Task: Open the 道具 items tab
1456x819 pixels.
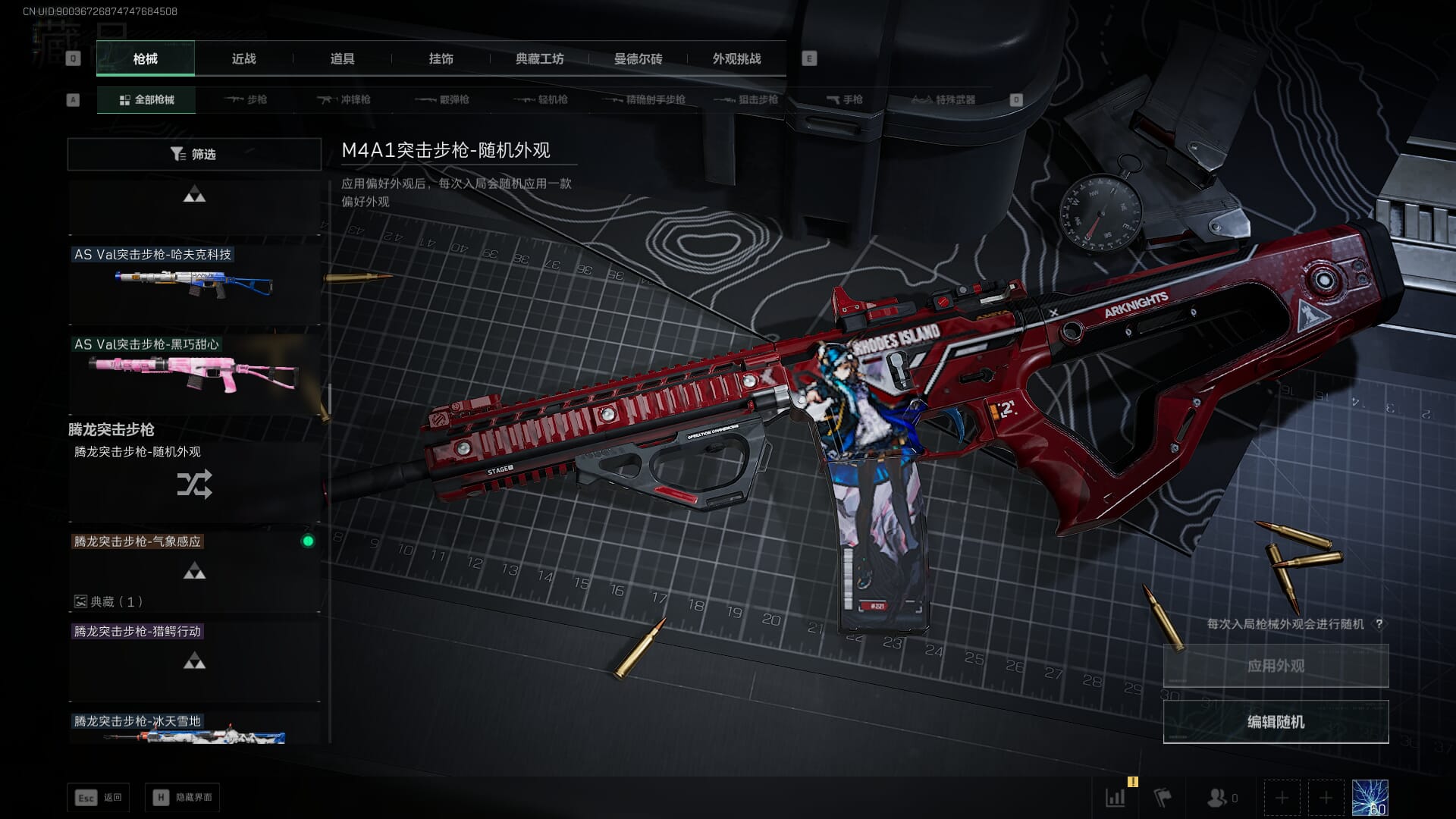Action: [342, 59]
